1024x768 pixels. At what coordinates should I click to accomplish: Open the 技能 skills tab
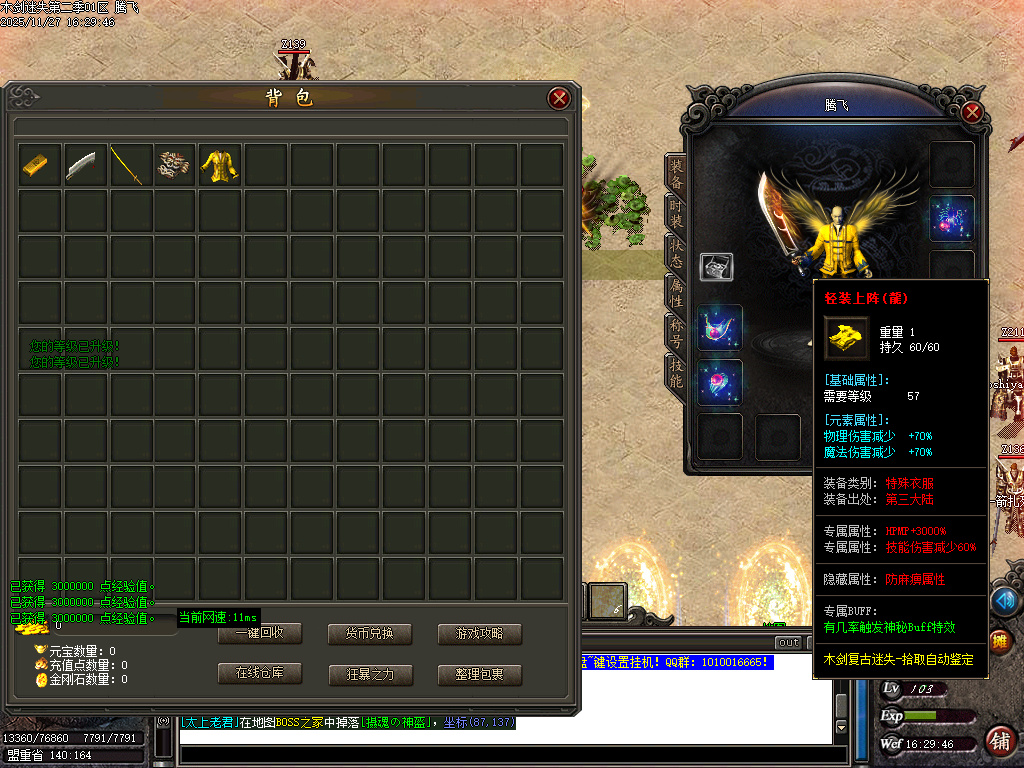676,372
